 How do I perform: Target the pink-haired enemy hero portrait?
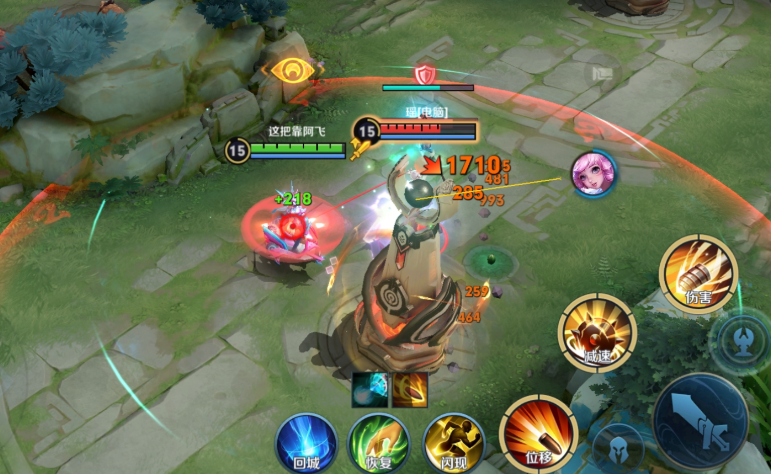(594, 172)
